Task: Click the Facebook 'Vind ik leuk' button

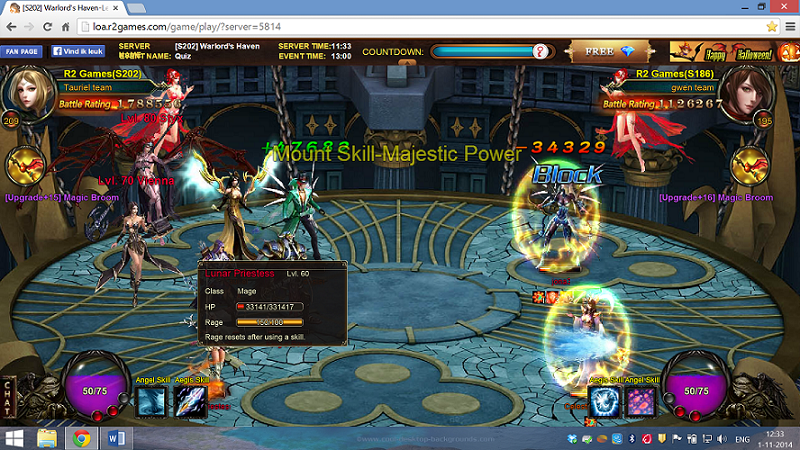Action: click(x=78, y=50)
